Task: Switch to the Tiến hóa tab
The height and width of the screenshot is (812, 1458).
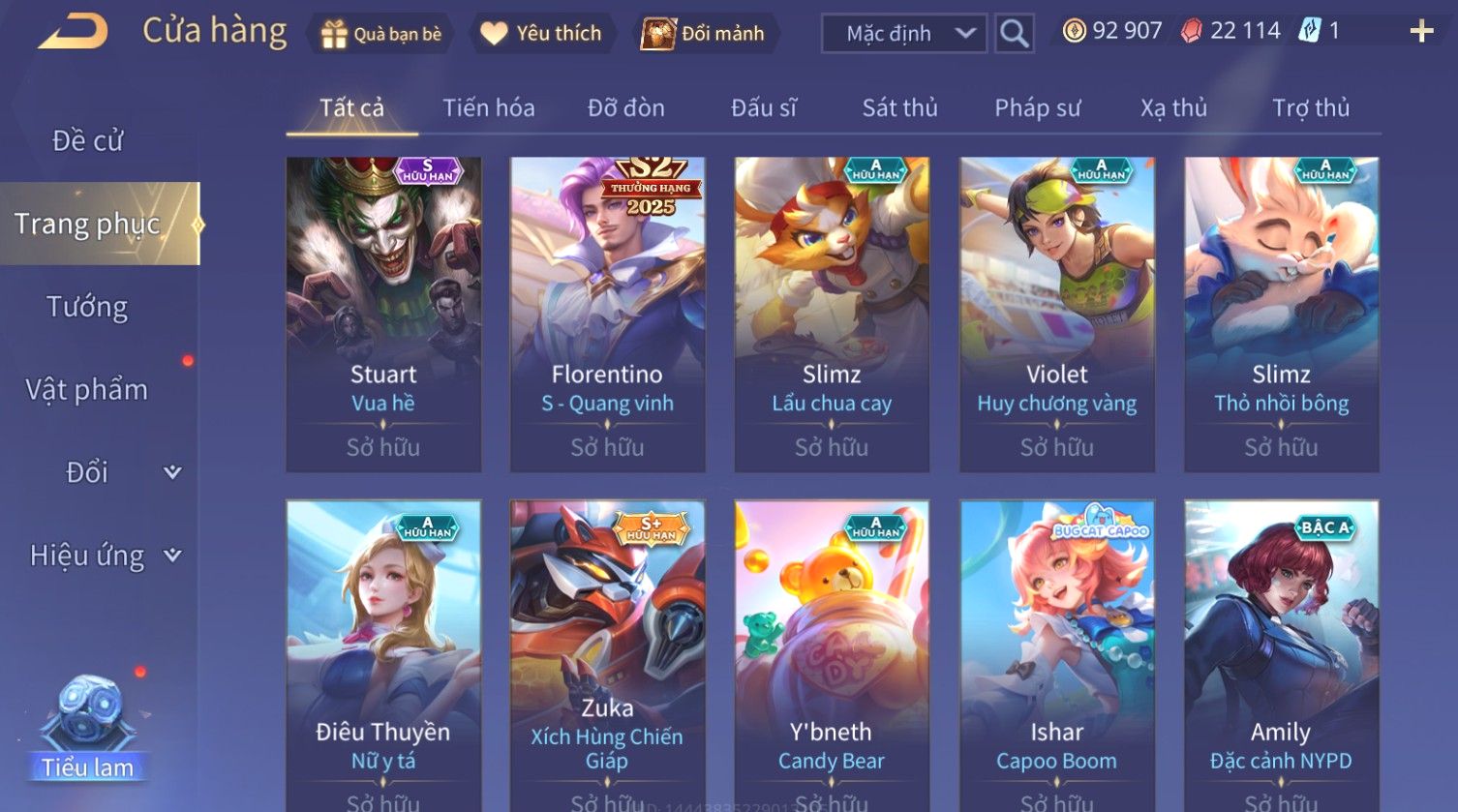Action: pos(488,107)
